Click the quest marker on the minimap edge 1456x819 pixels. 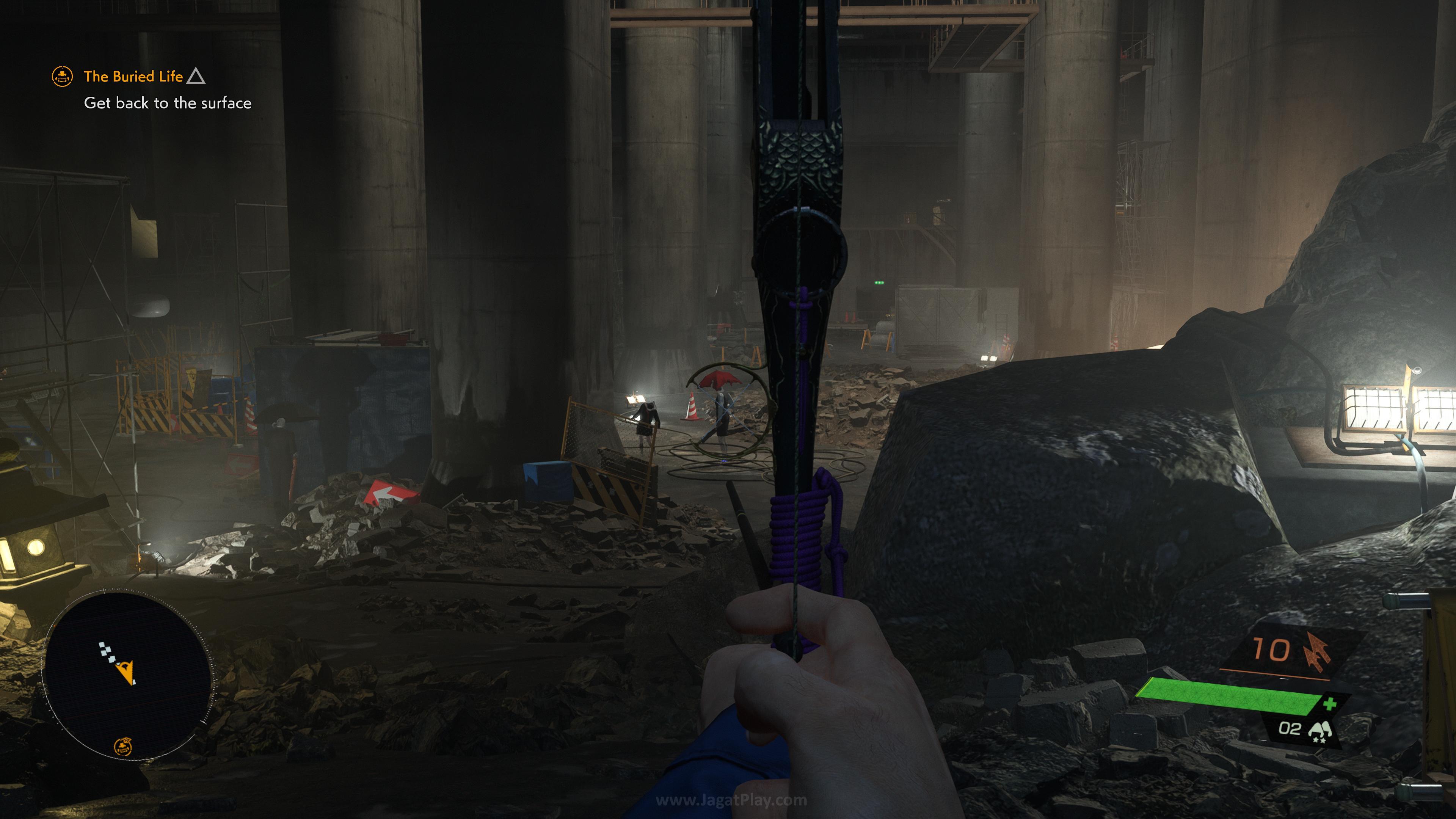(x=123, y=747)
